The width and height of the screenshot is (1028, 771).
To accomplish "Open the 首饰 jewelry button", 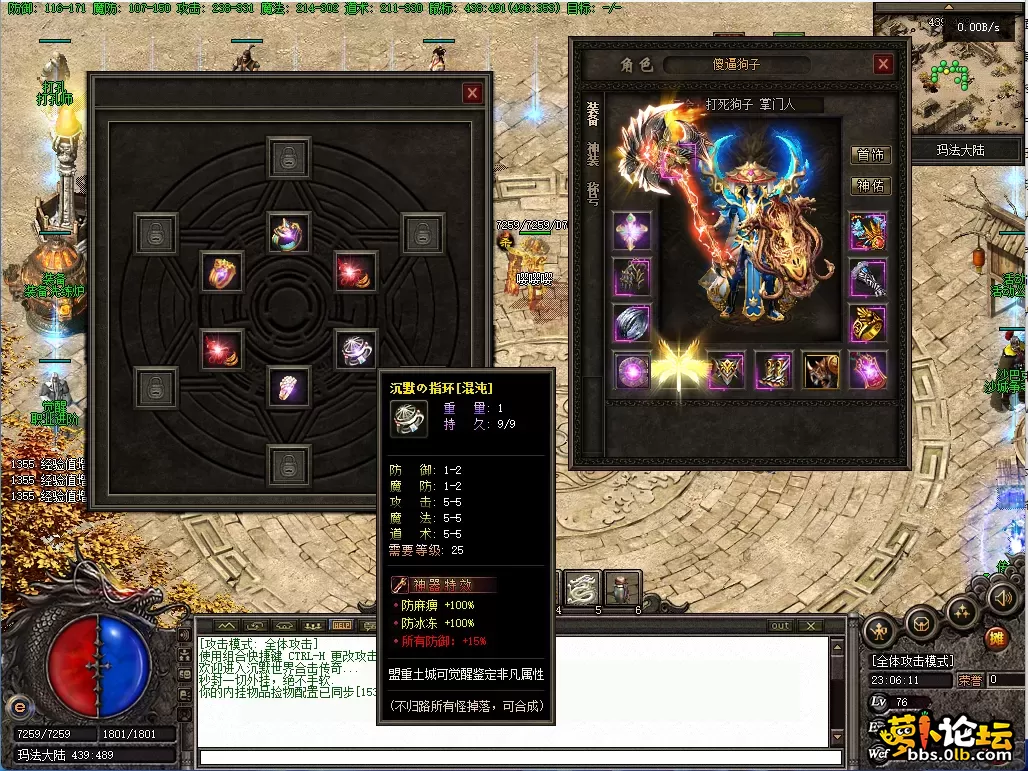I will (870, 155).
